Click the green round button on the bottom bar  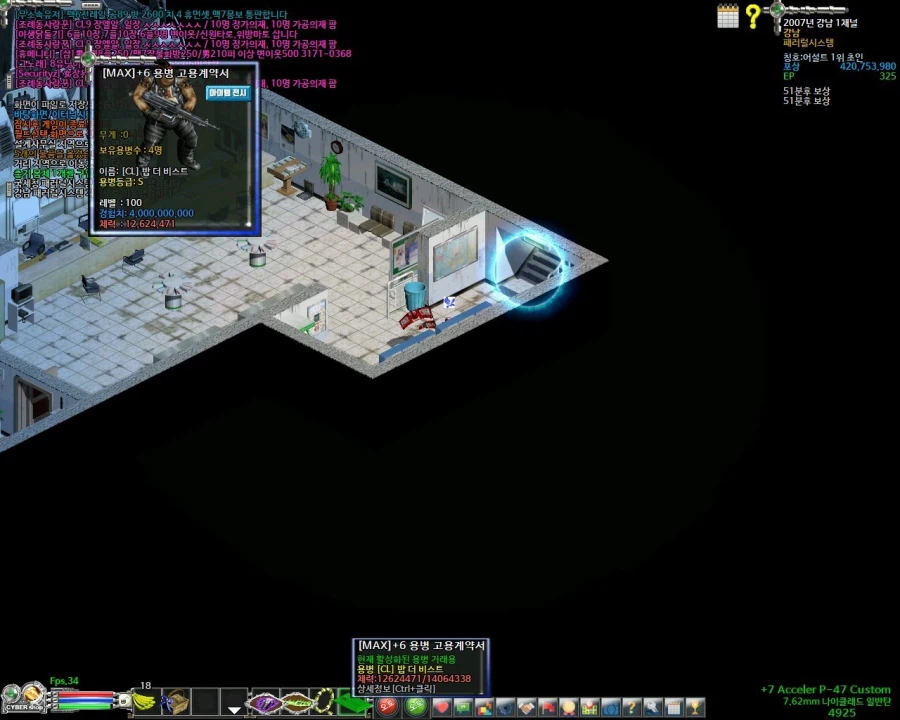415,706
